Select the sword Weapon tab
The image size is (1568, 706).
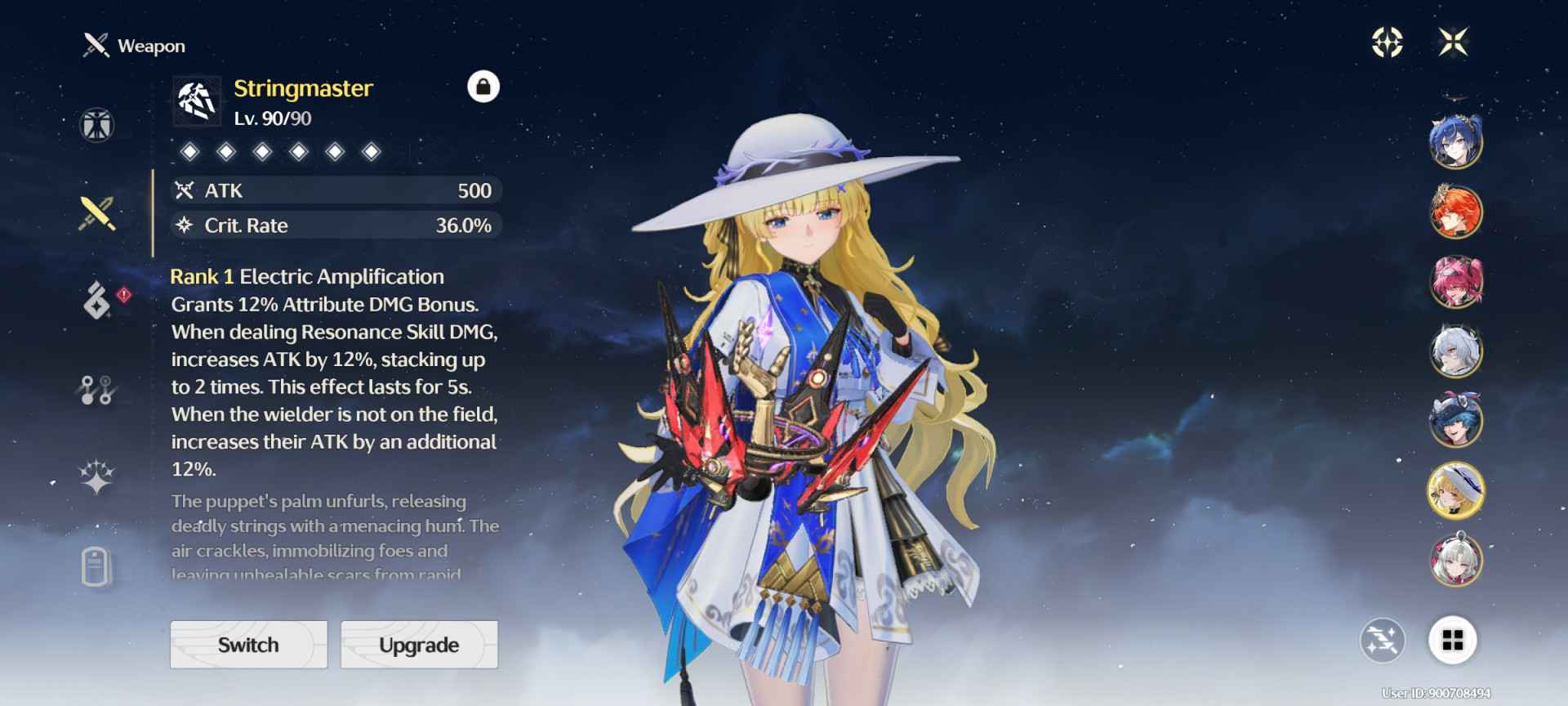96,213
